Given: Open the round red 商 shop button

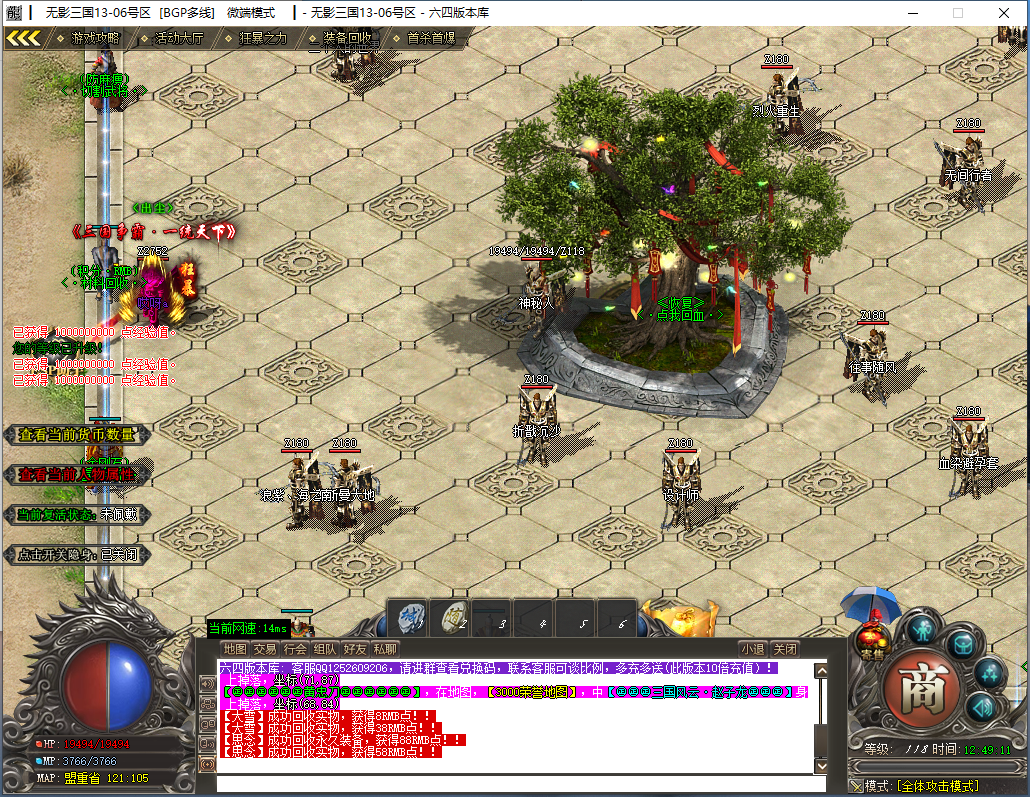Looking at the screenshot, I should click(x=922, y=689).
